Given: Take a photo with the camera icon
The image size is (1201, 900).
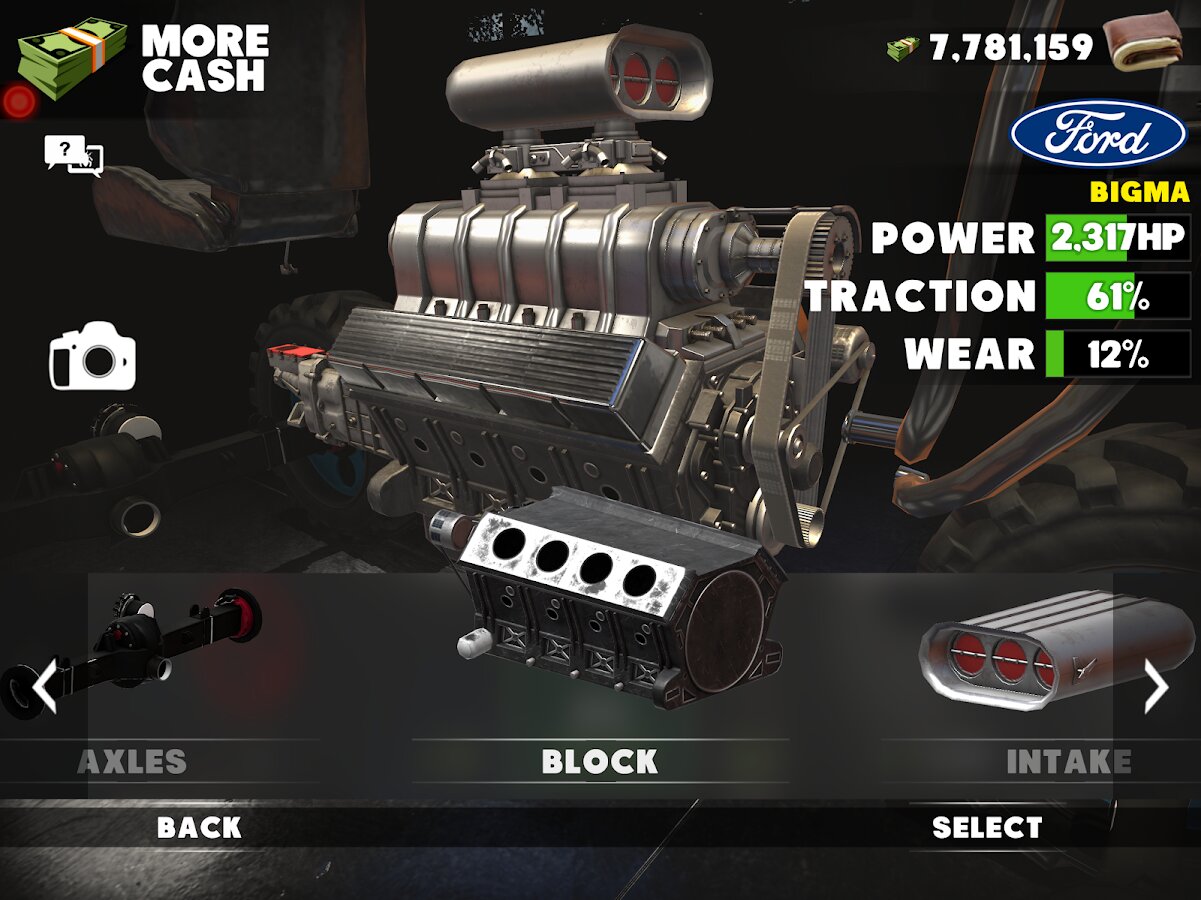Looking at the screenshot, I should tap(92, 356).
